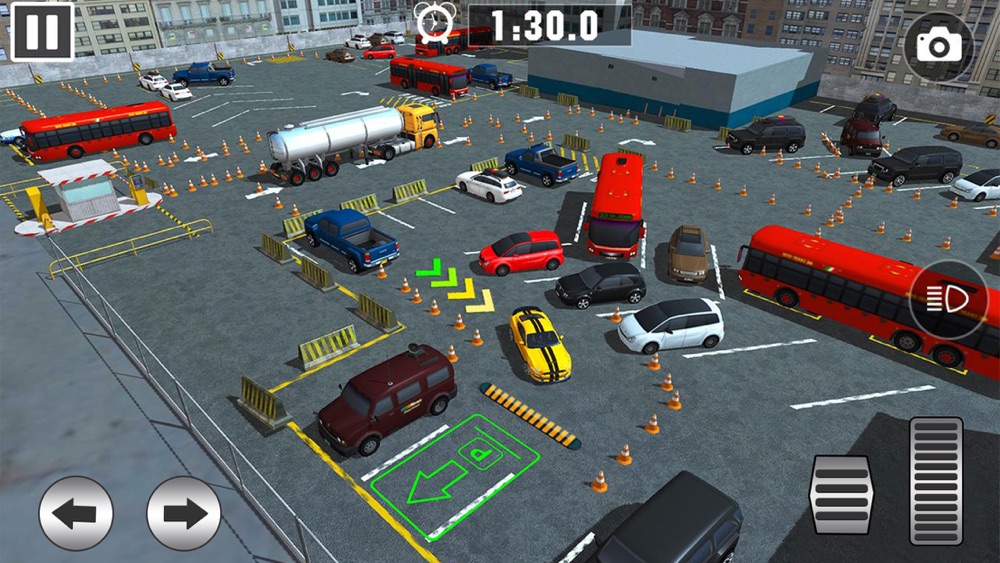Tap the brake pedal
This screenshot has height=563, width=1000.
click(x=841, y=494)
